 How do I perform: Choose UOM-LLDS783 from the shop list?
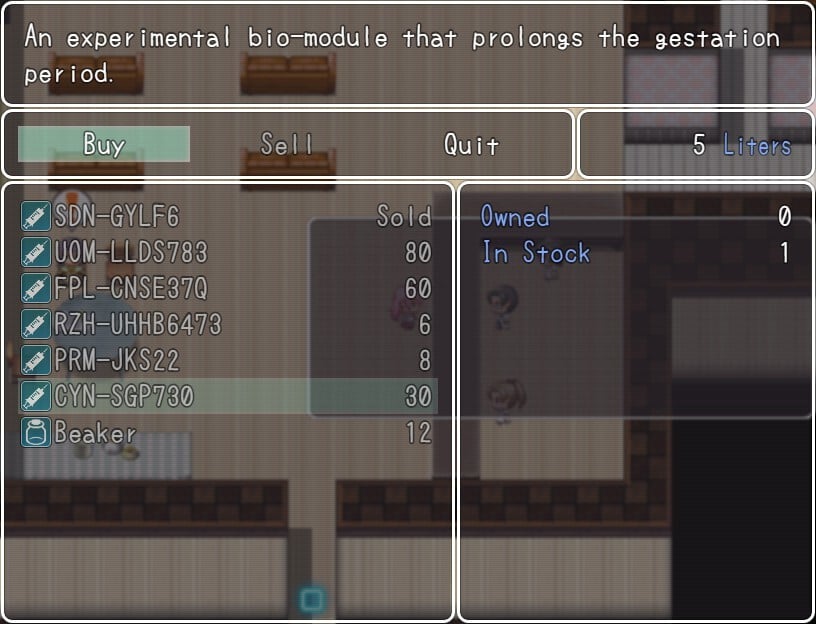pyautogui.click(x=226, y=252)
